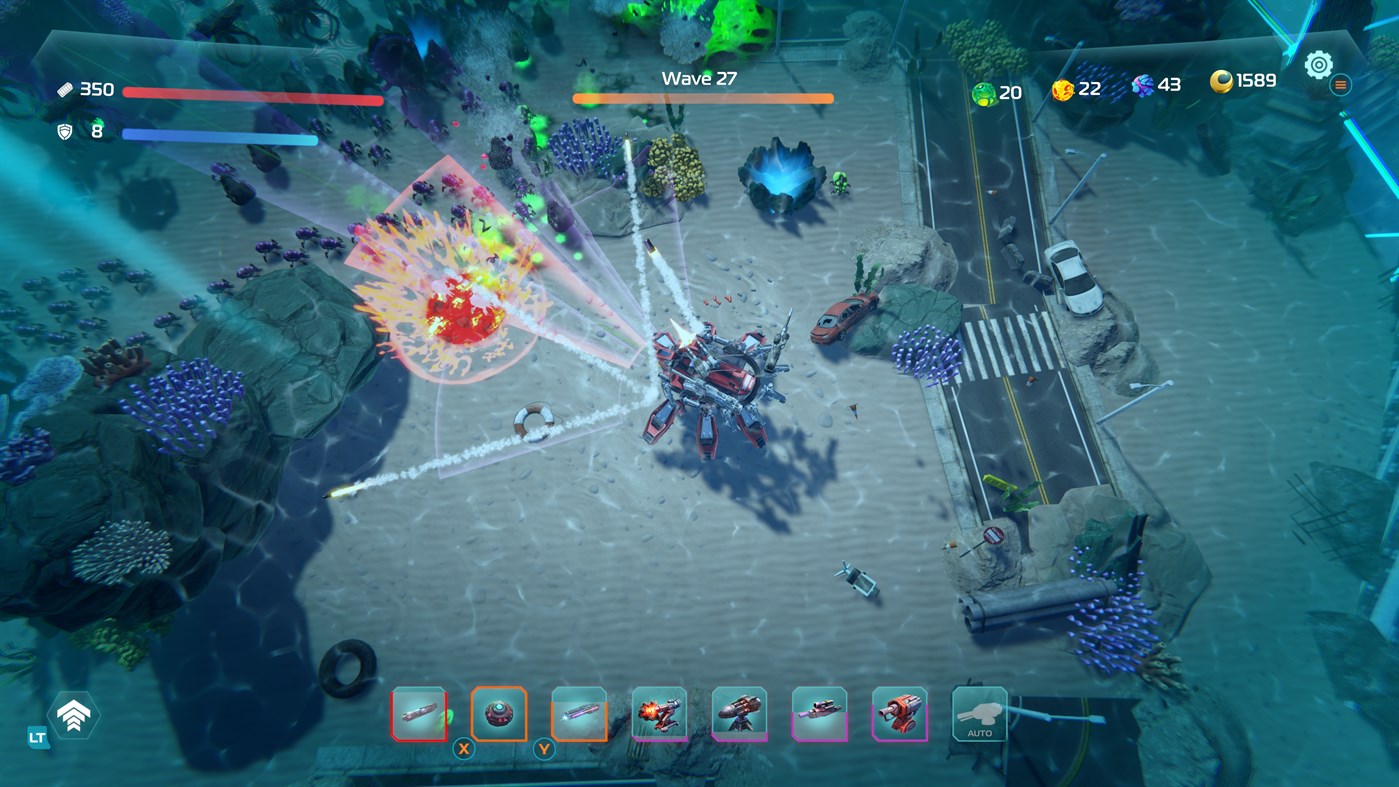Viewport: 1399px width, 787px height.
Task: Select the laser torpedo bound to Y
Action: click(x=581, y=712)
